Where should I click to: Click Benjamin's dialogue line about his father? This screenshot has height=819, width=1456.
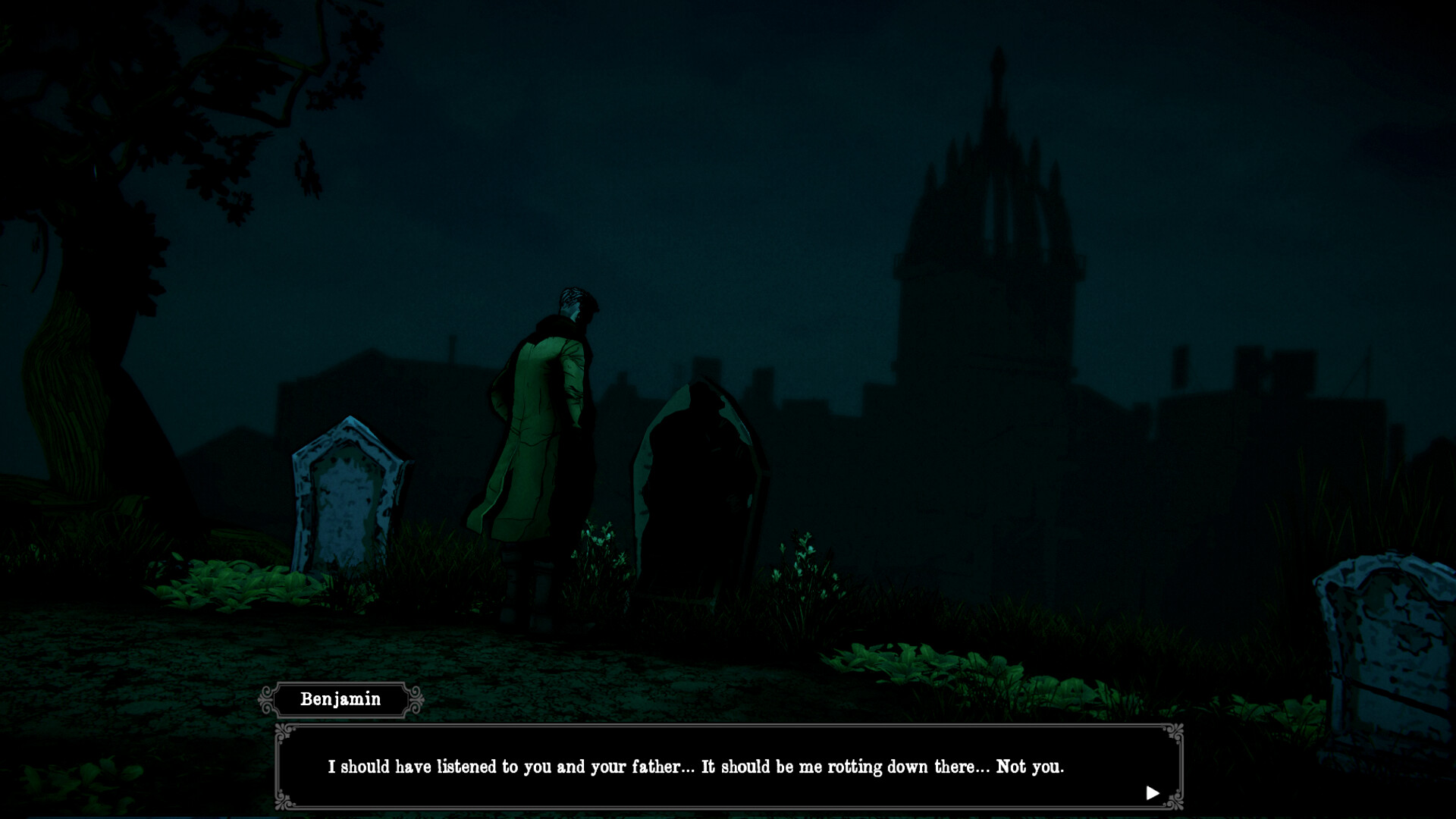point(696,767)
